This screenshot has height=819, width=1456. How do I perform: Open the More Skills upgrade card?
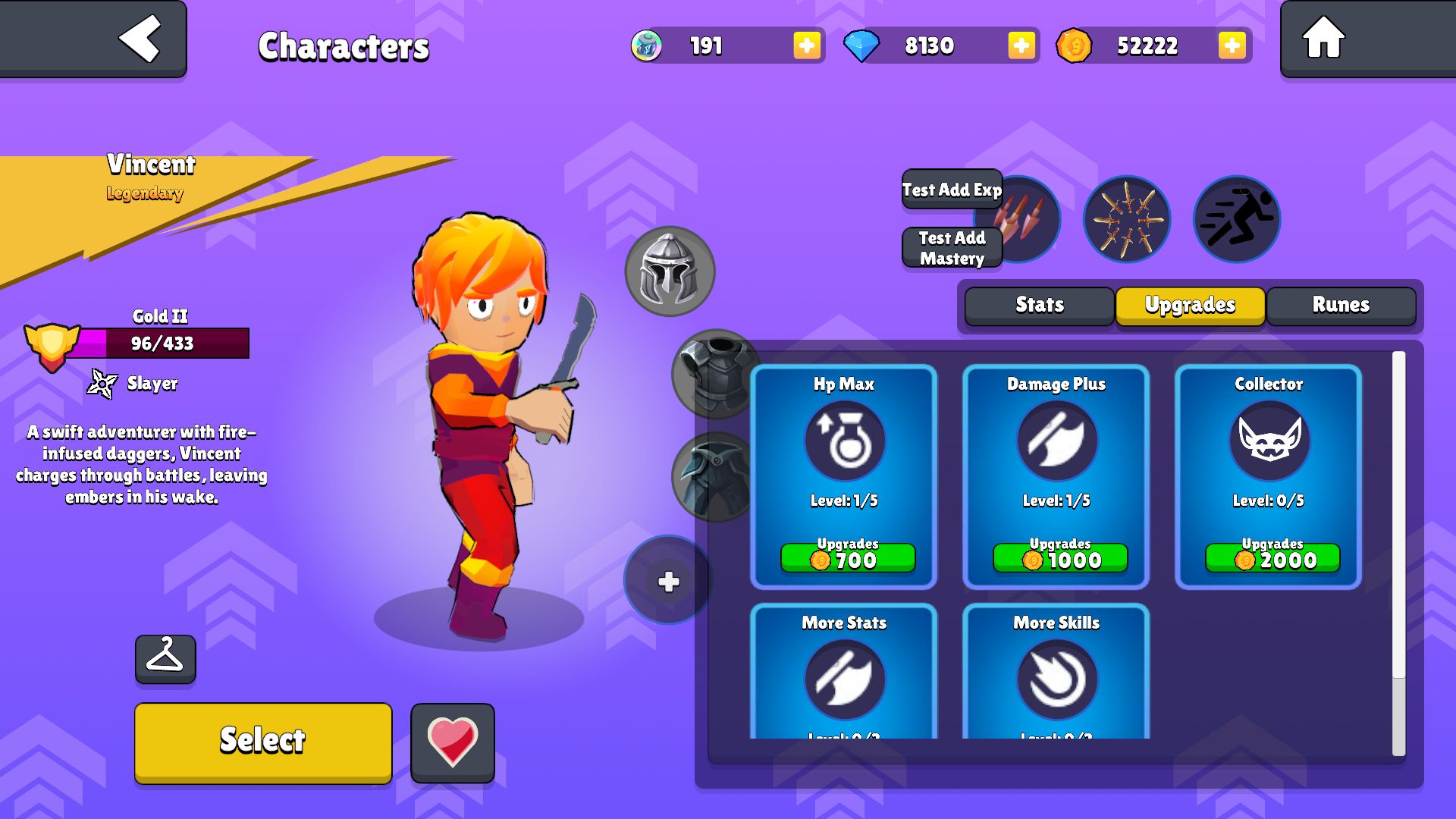tap(1056, 671)
